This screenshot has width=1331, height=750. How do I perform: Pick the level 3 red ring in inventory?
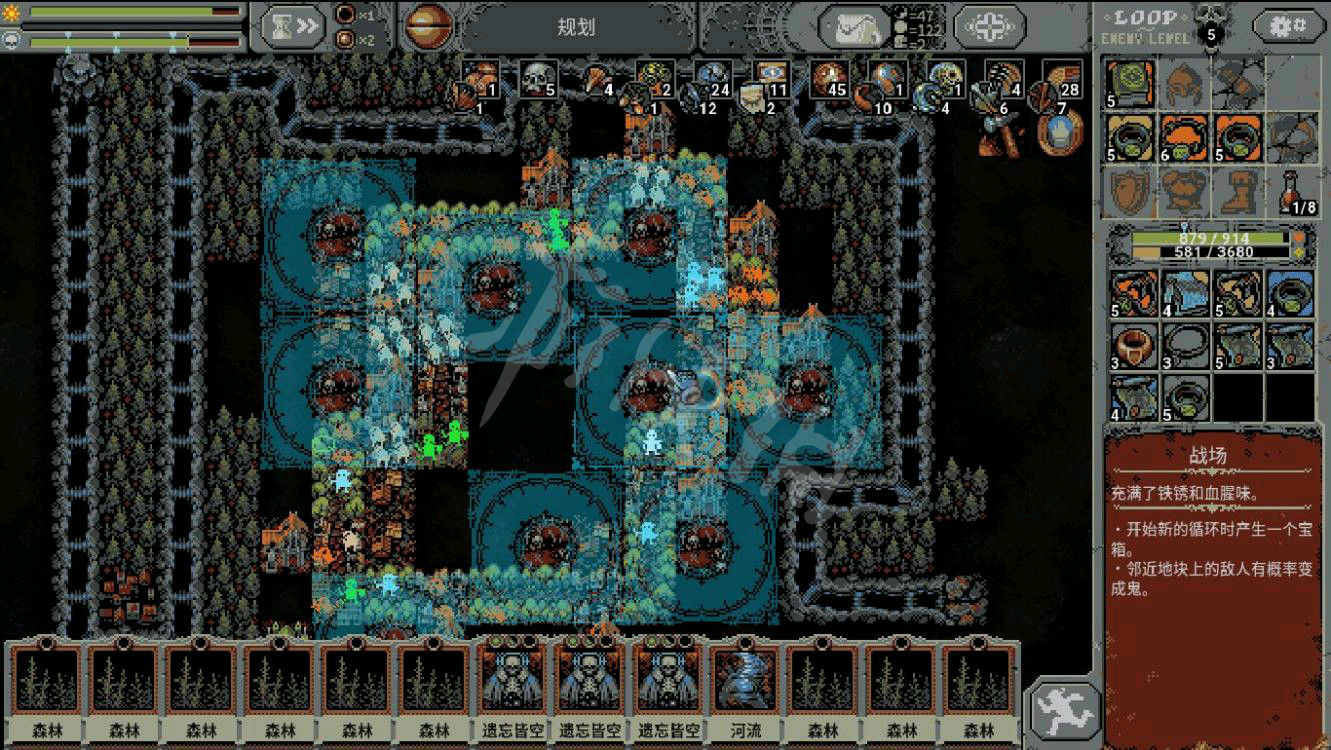pos(1133,345)
